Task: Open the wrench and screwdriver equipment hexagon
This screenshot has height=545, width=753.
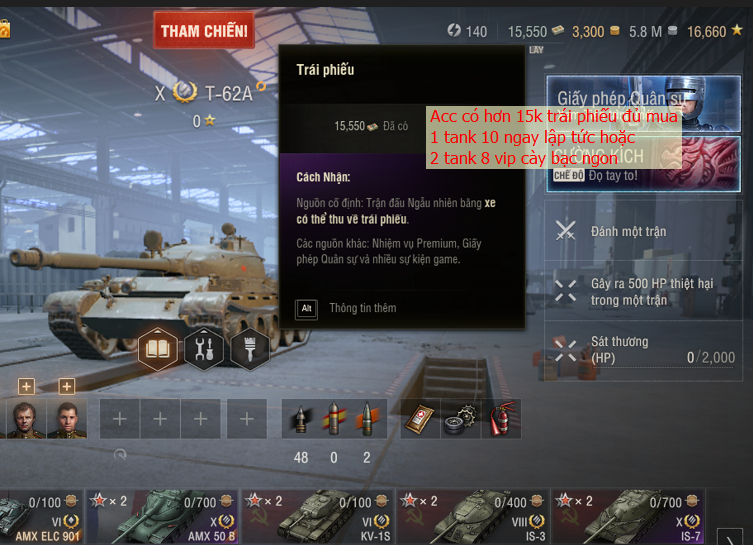Action: coord(204,348)
